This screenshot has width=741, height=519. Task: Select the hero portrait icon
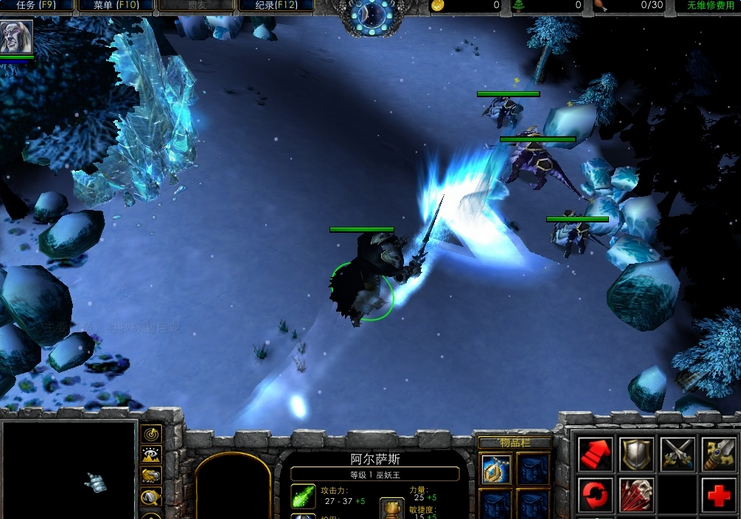[x=17, y=37]
